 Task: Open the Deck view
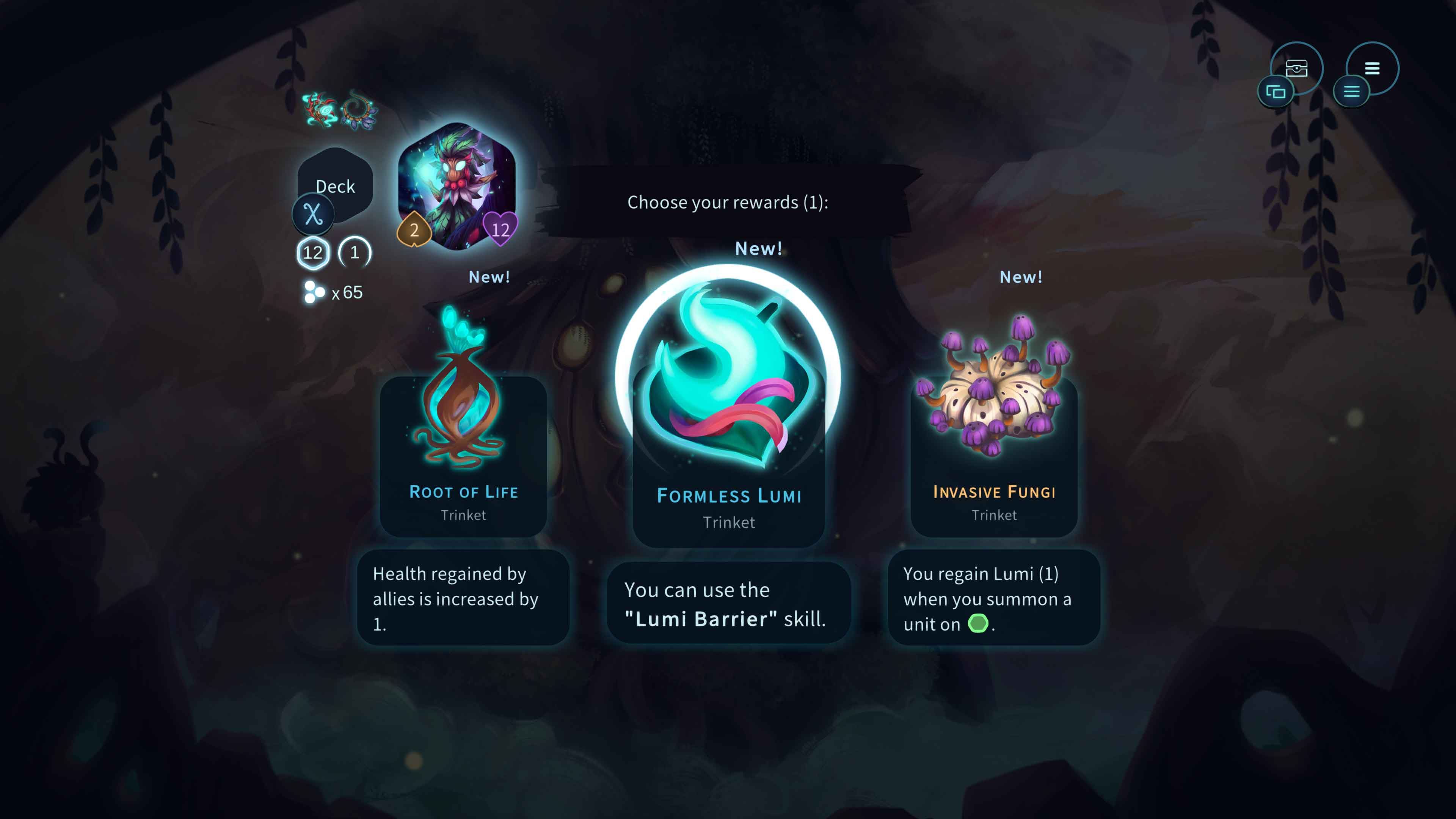tap(335, 185)
